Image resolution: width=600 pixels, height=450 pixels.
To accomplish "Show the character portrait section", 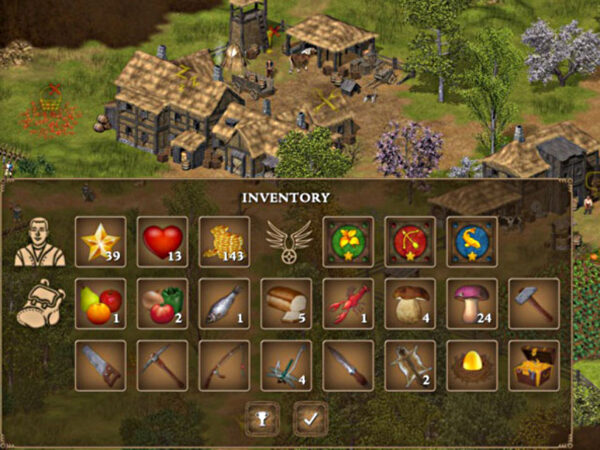I will (38, 242).
